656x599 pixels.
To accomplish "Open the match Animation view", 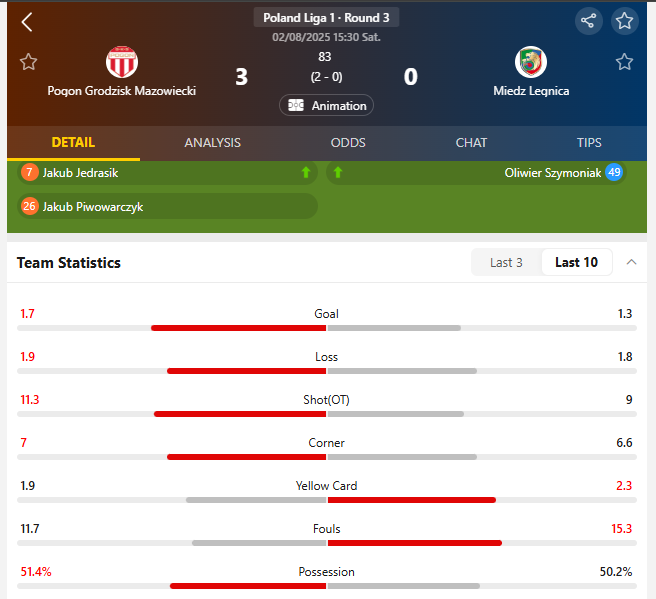I will tap(326, 105).
